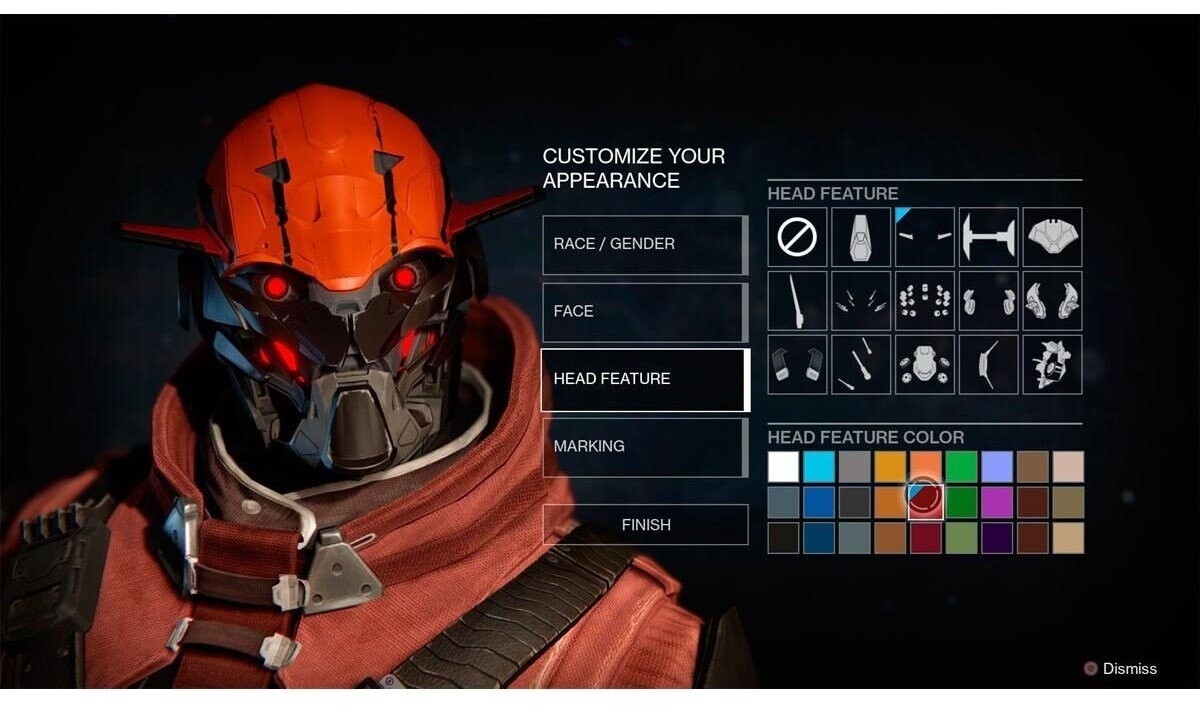This screenshot has width=1200, height=706.
Task: Choose the black color swatch
Action: [x=784, y=538]
